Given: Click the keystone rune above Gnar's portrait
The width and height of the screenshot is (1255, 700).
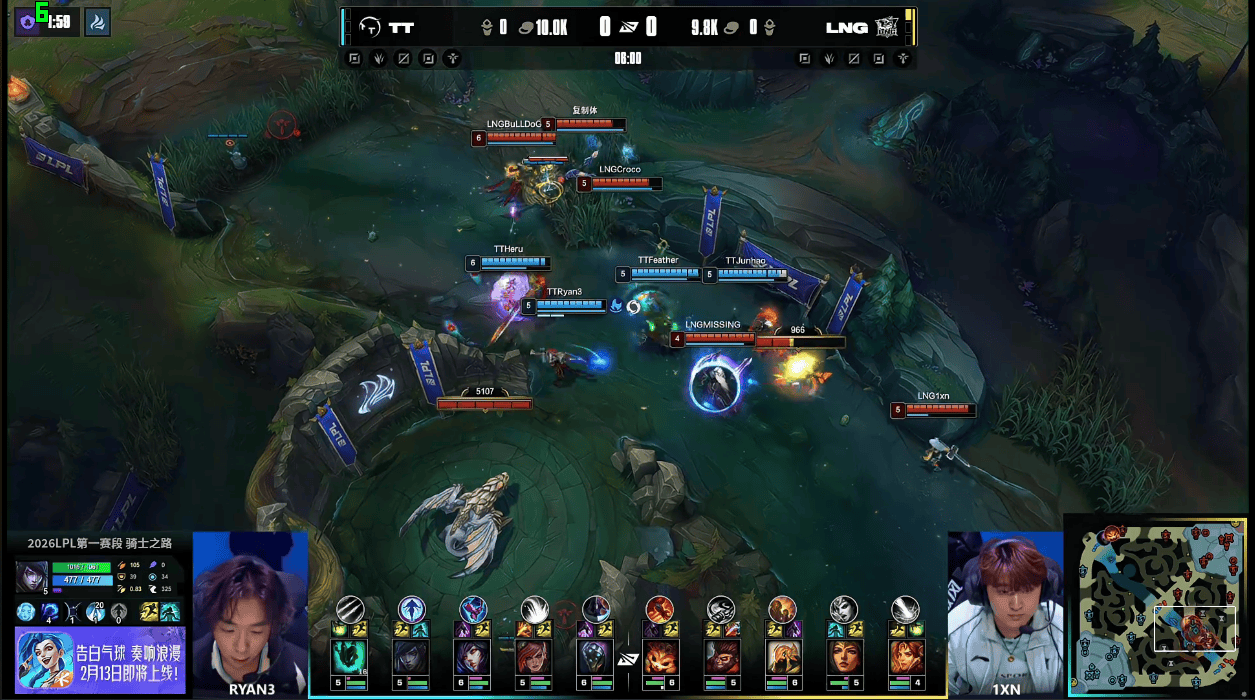Looking at the screenshot, I should 659,607.
